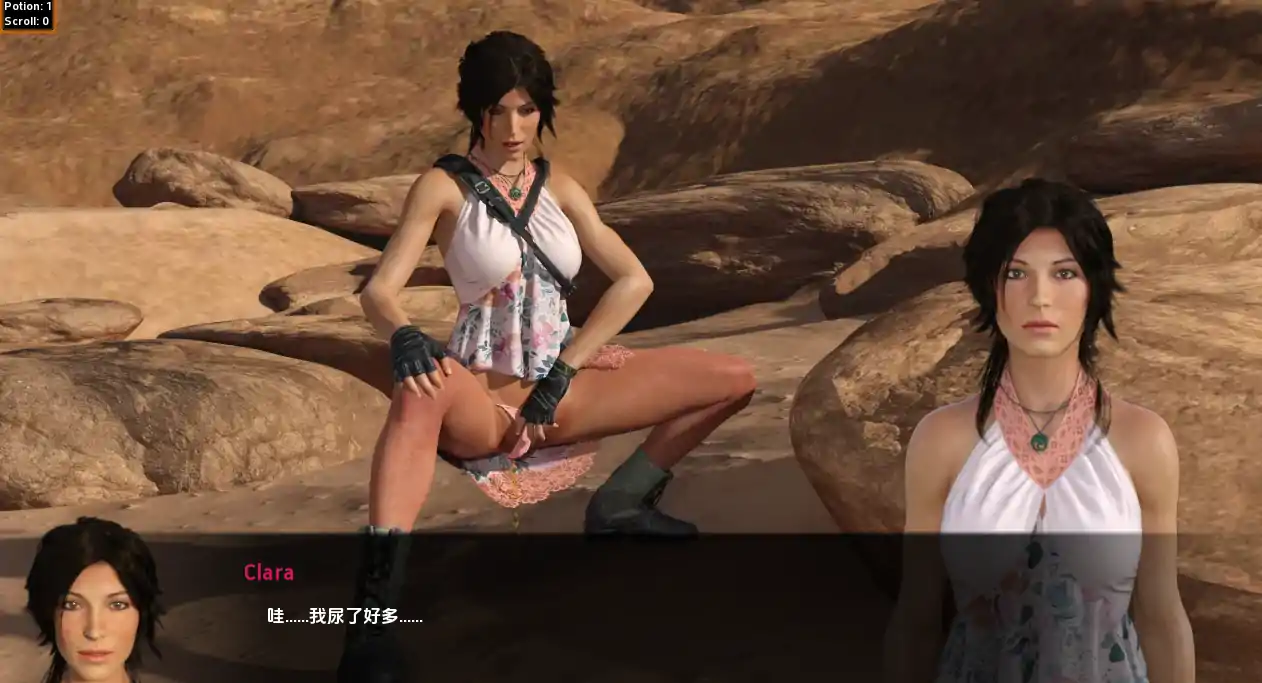Open the Potion and Scroll inventory counter
The width and height of the screenshot is (1262, 683).
(x=27, y=14)
